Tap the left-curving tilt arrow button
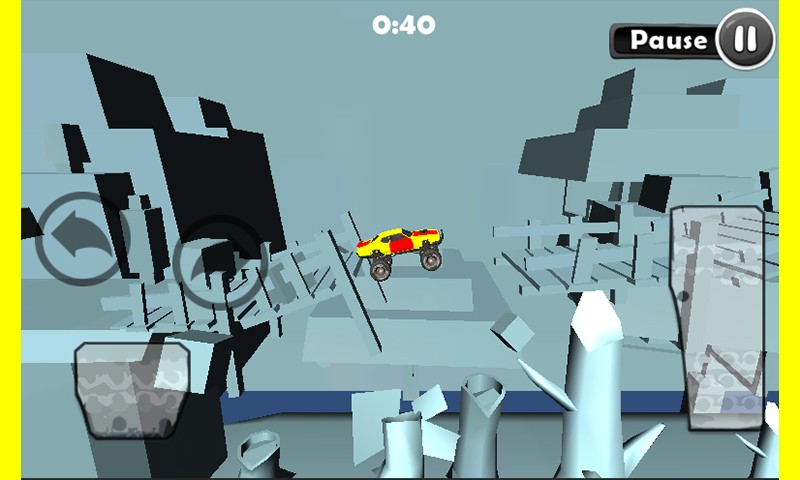 (83, 238)
